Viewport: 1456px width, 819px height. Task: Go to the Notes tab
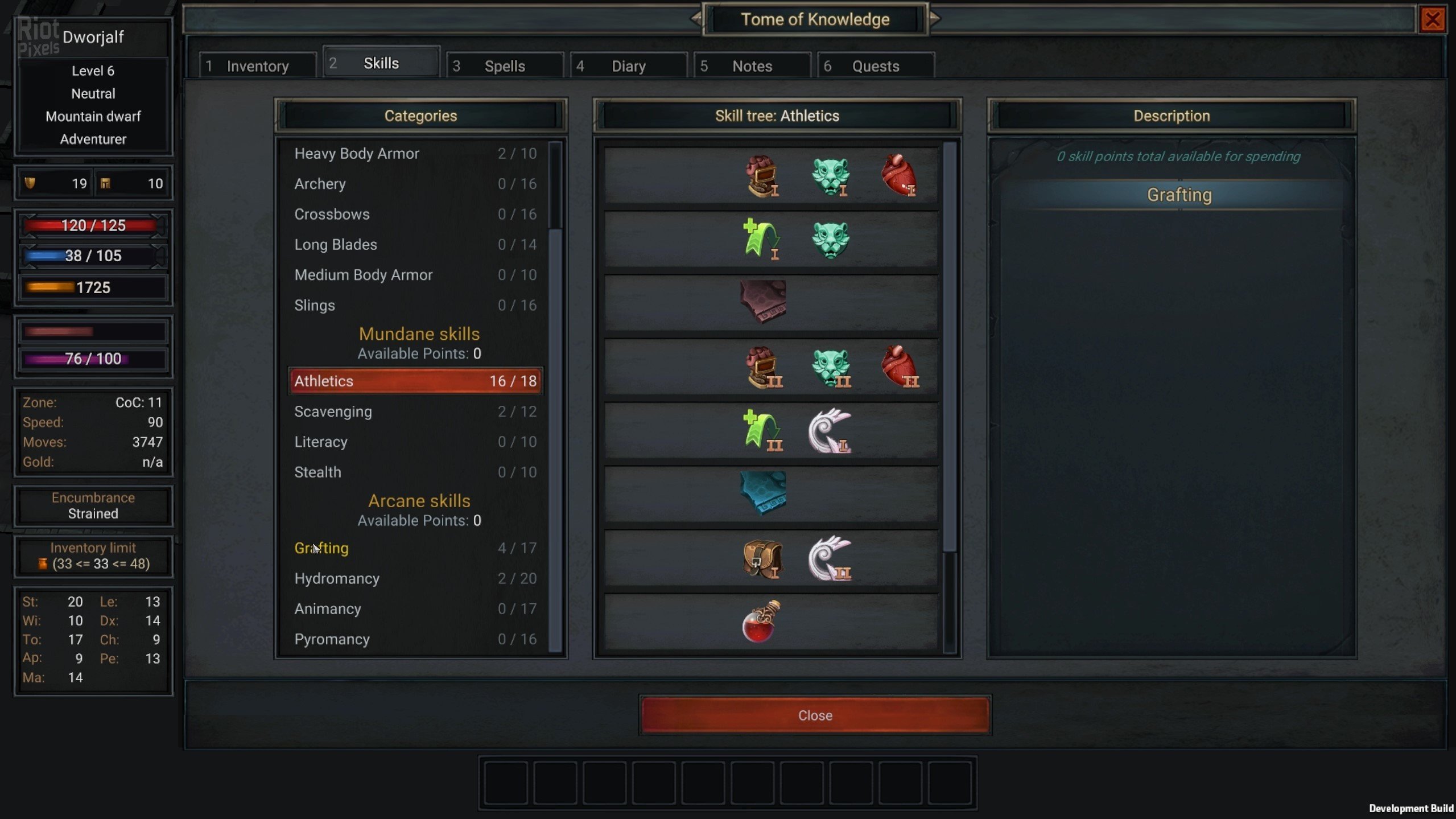[x=752, y=66]
